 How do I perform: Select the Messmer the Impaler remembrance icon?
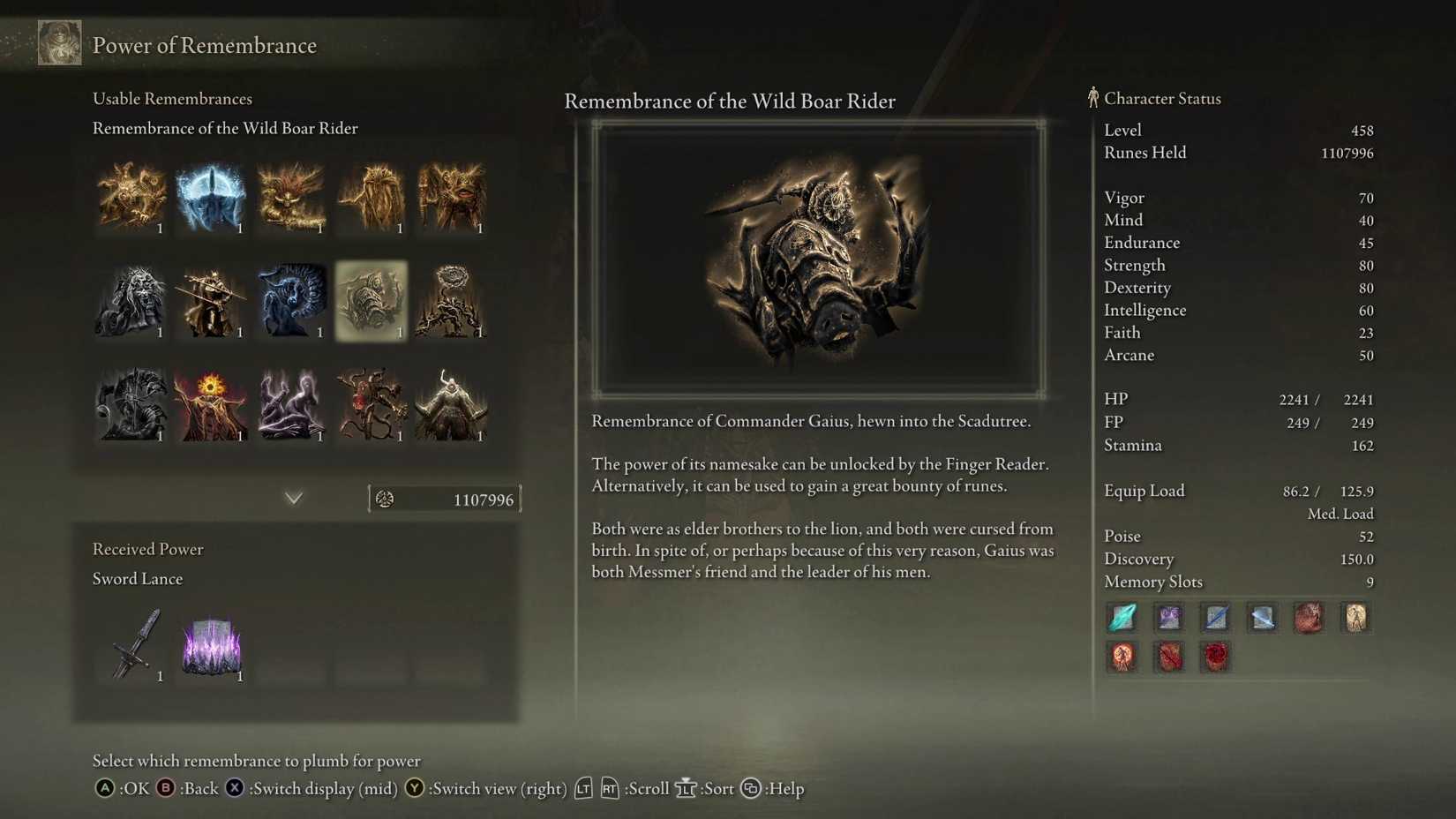click(x=212, y=303)
